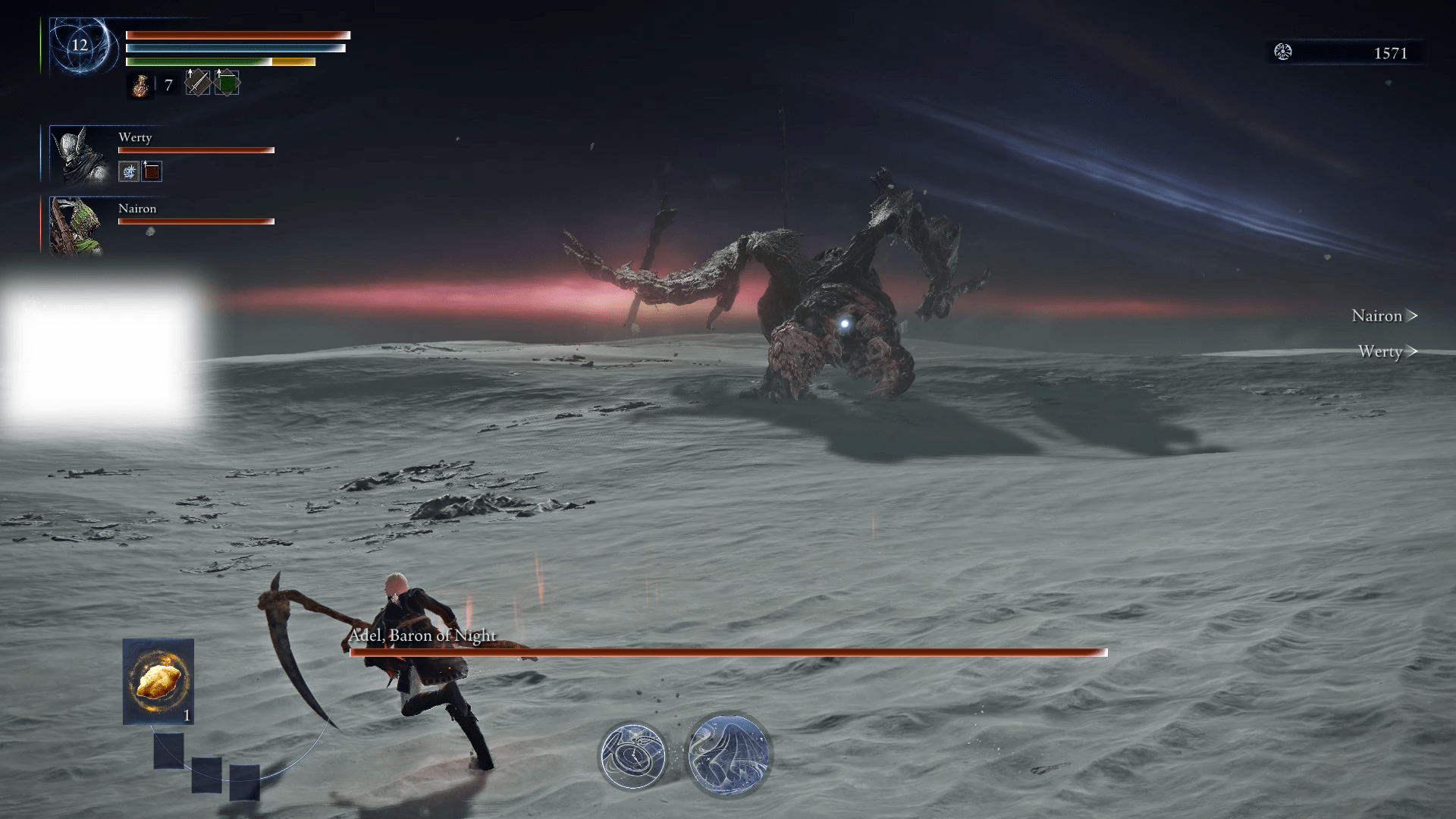
Task: Activate the character skill ability icon
Action: [x=632, y=755]
